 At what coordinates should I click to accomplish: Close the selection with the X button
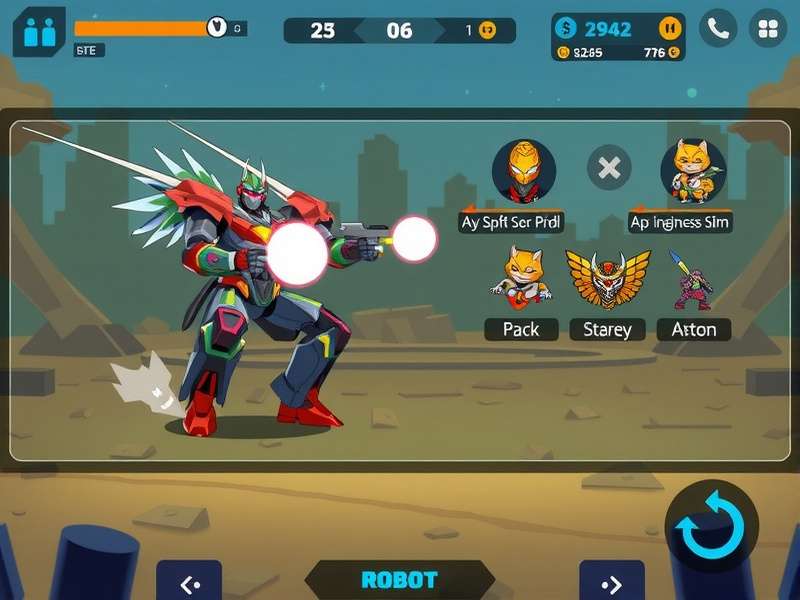tap(608, 168)
